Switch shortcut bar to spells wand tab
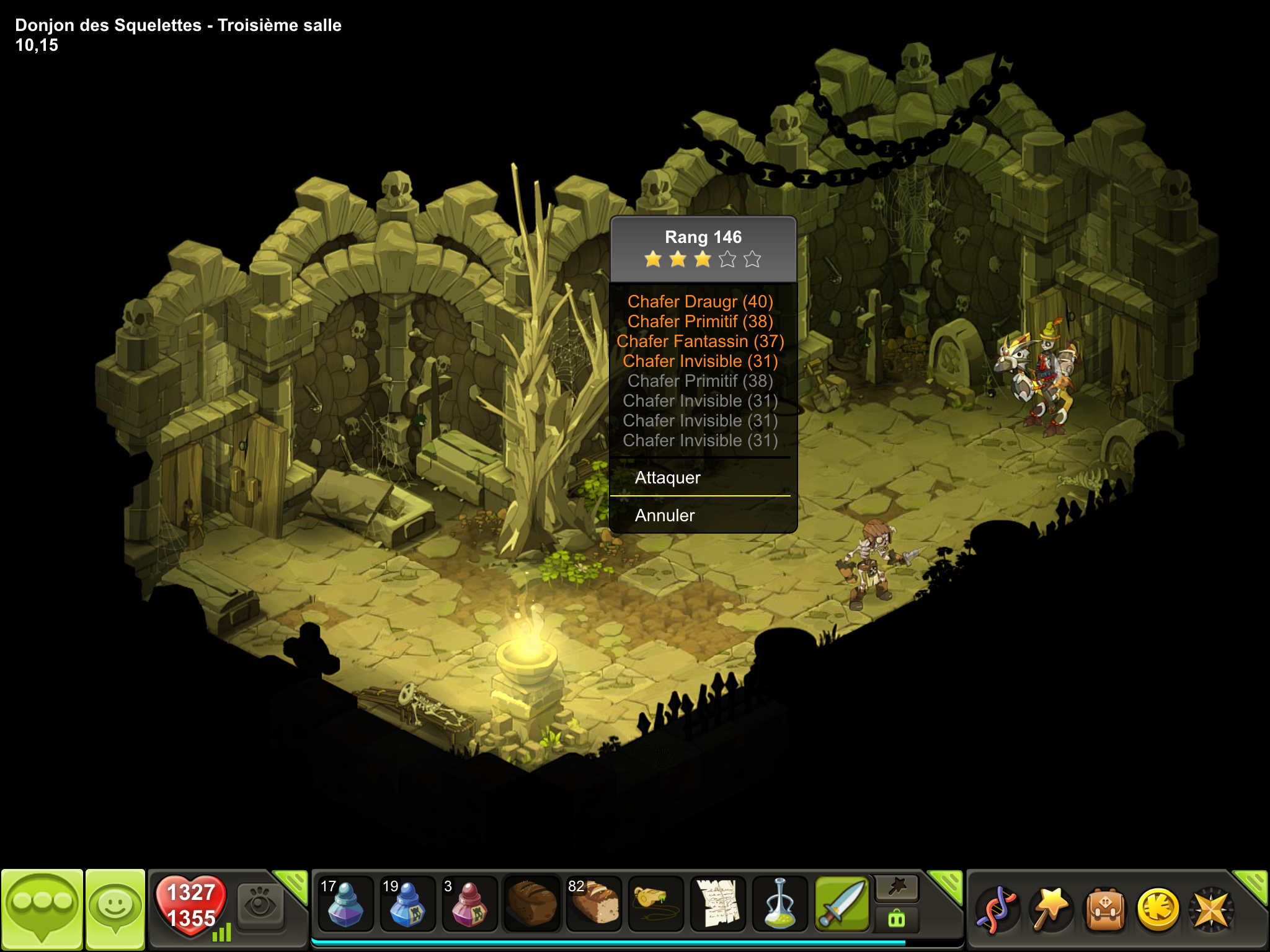Screen dimensions: 1270x952 (x=897, y=888)
